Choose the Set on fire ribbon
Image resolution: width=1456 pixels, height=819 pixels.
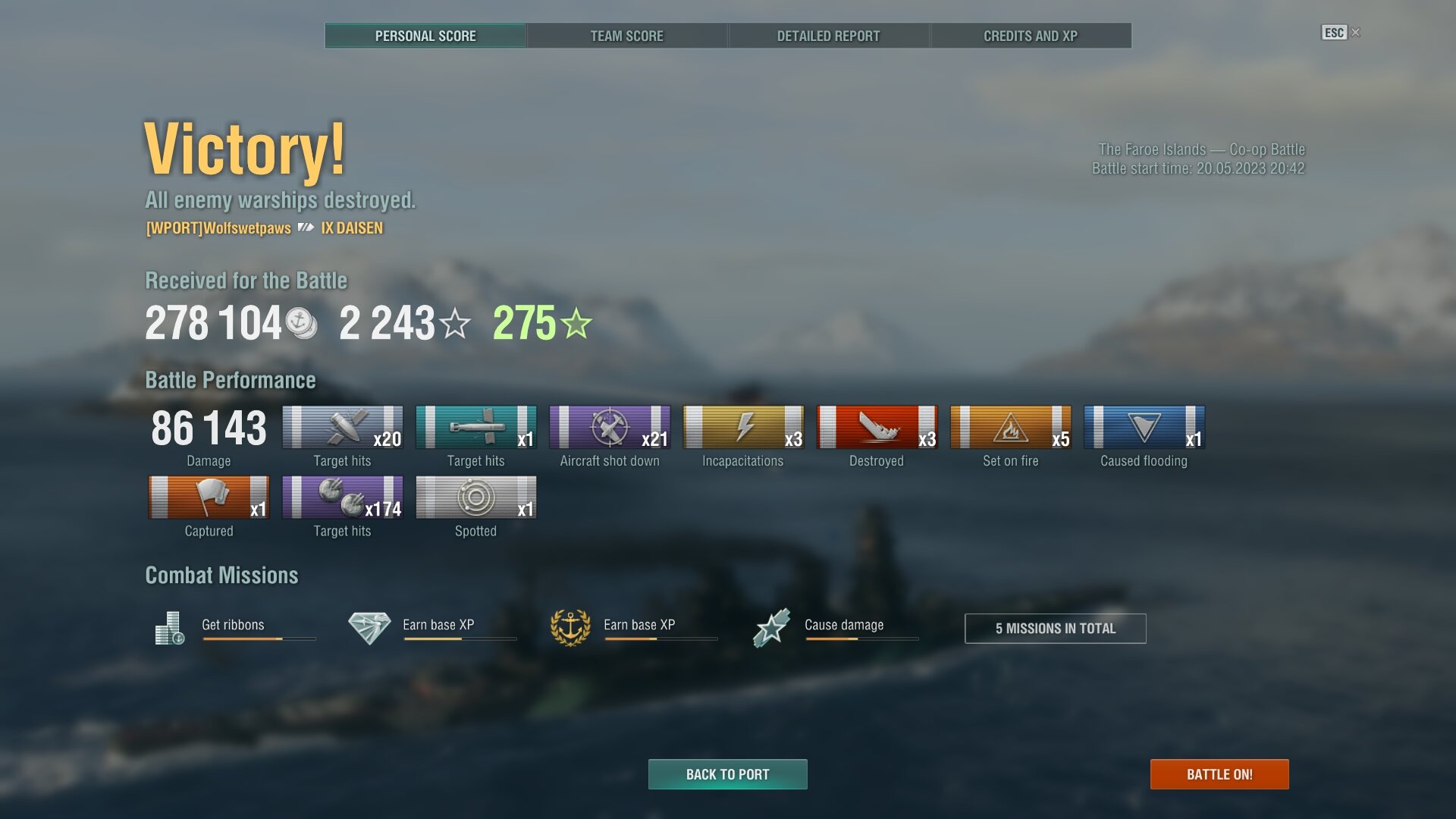1010,427
